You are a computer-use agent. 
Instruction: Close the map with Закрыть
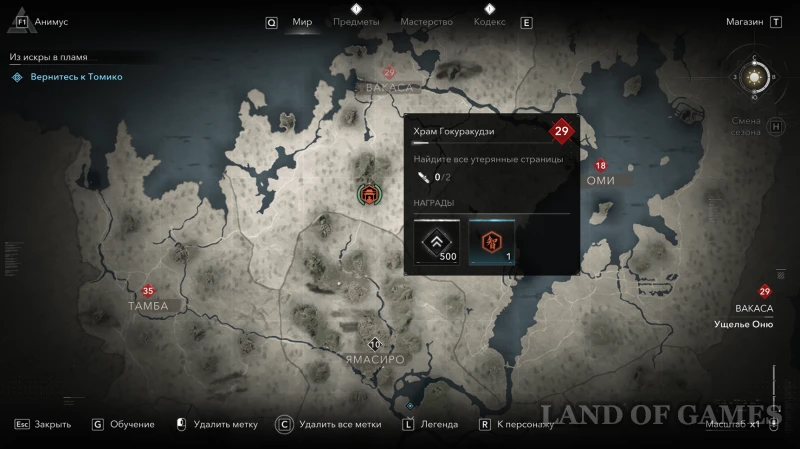[52, 424]
